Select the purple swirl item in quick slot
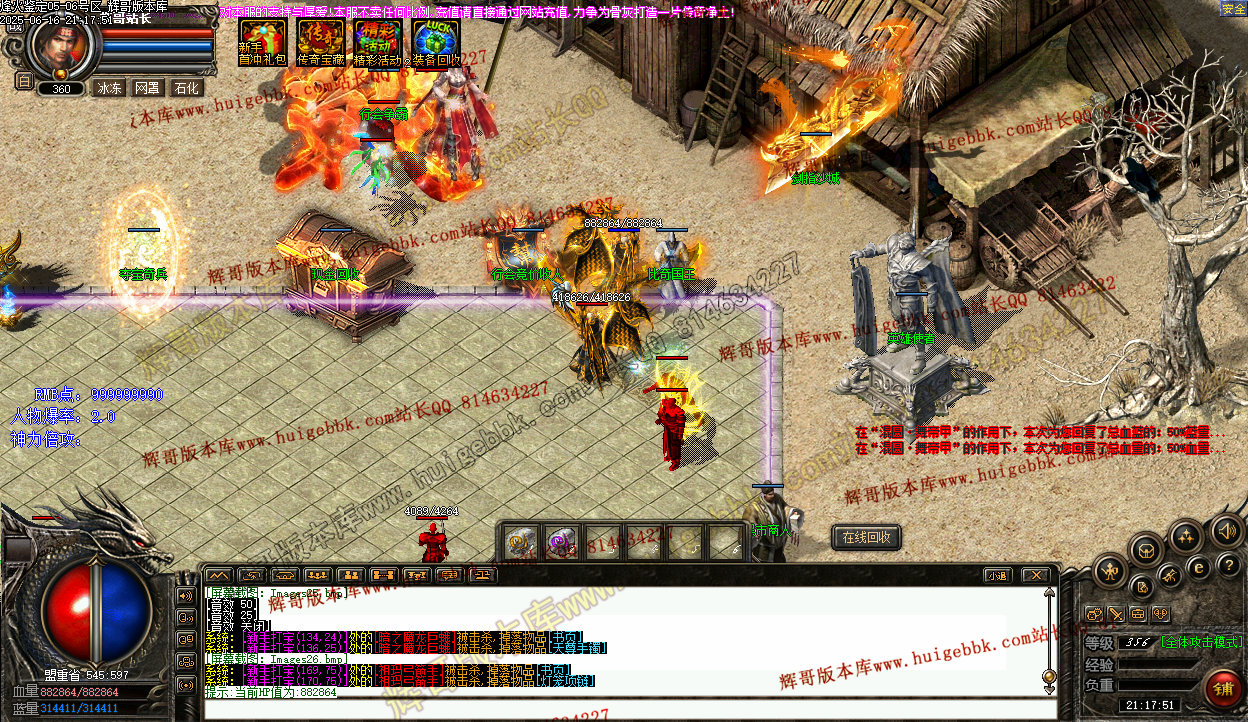This screenshot has height=722, width=1248. coord(562,542)
